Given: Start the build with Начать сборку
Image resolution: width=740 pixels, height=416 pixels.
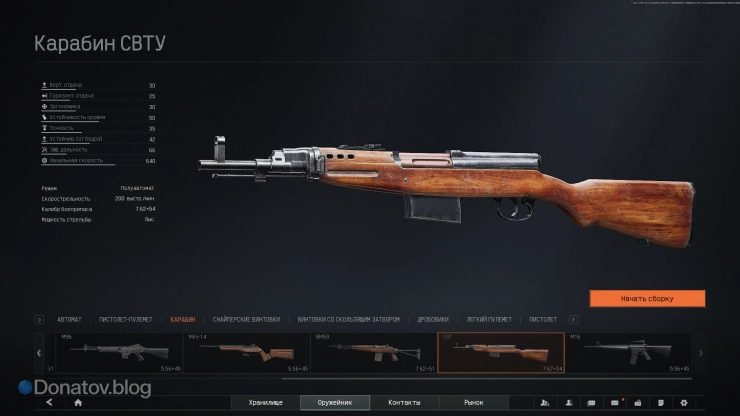Looking at the screenshot, I should point(647,298).
